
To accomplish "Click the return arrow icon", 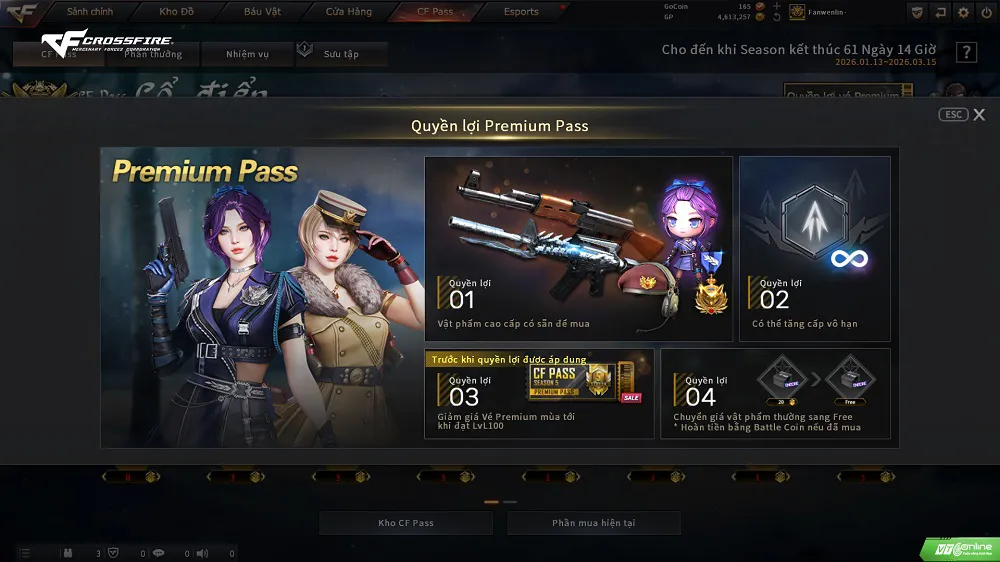I will click(940, 12).
